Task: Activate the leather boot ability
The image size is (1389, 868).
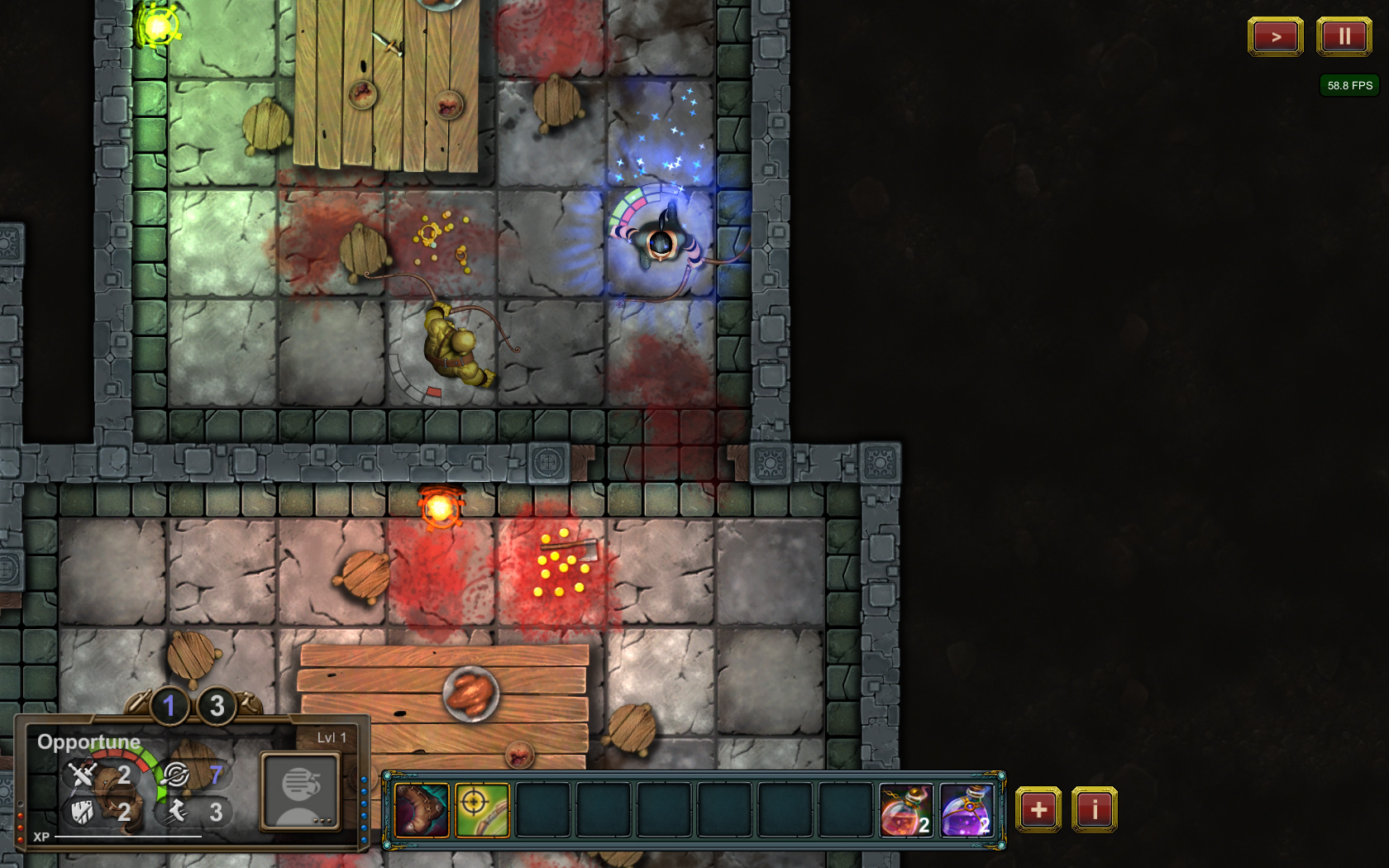Action: tap(422, 810)
